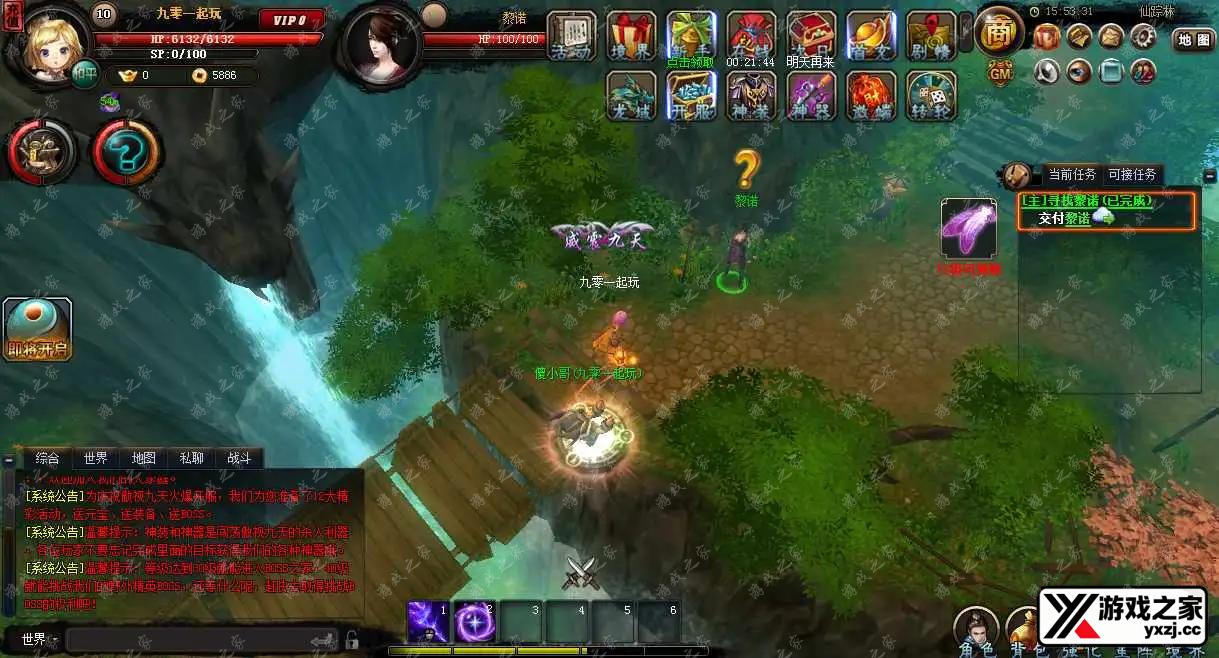
Task: Activate the purple lightning skill in slot 1
Action: (x=427, y=622)
